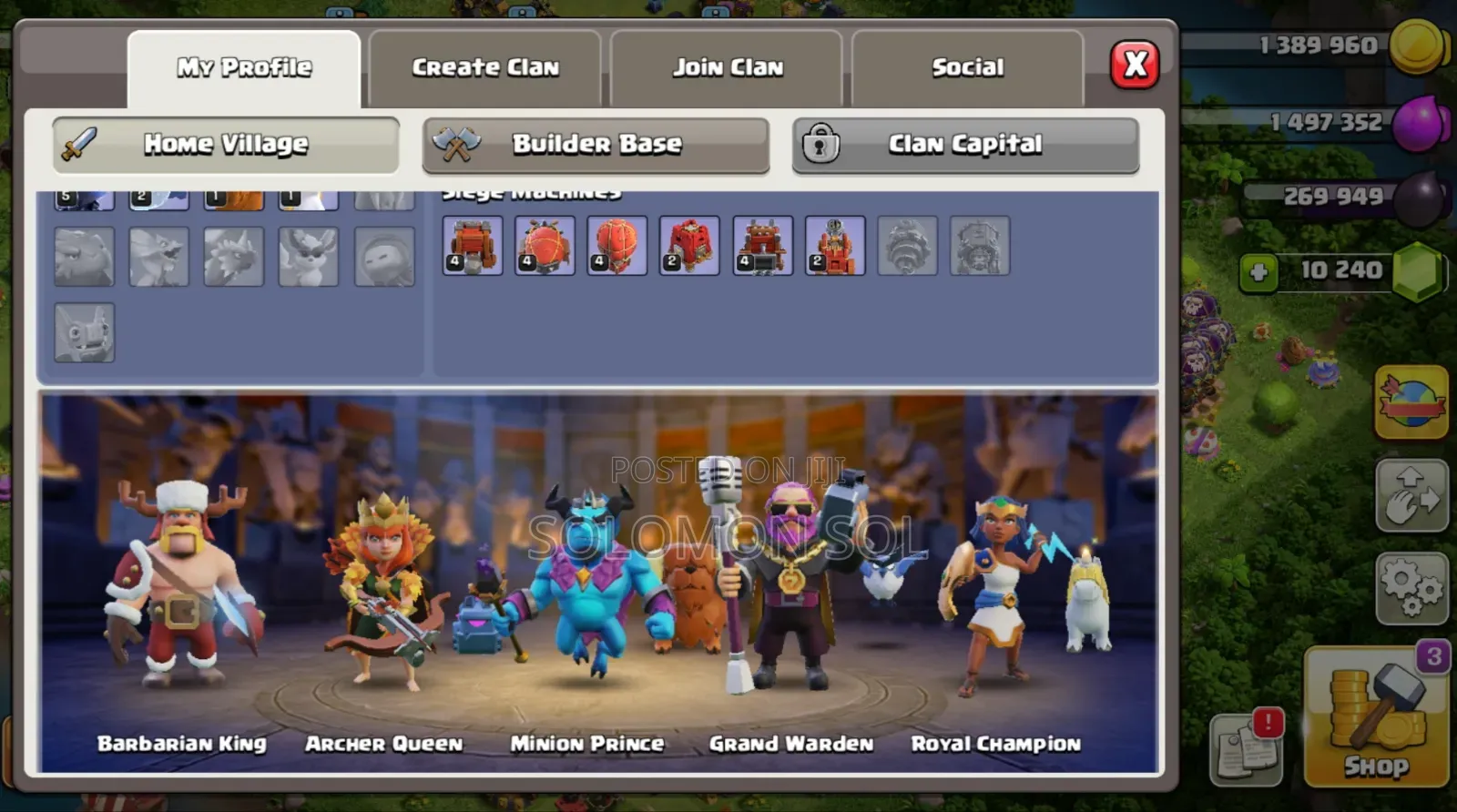Select the Log Launcher siege machine icon
This screenshot has width=1457, height=812.
pyautogui.click(x=762, y=246)
